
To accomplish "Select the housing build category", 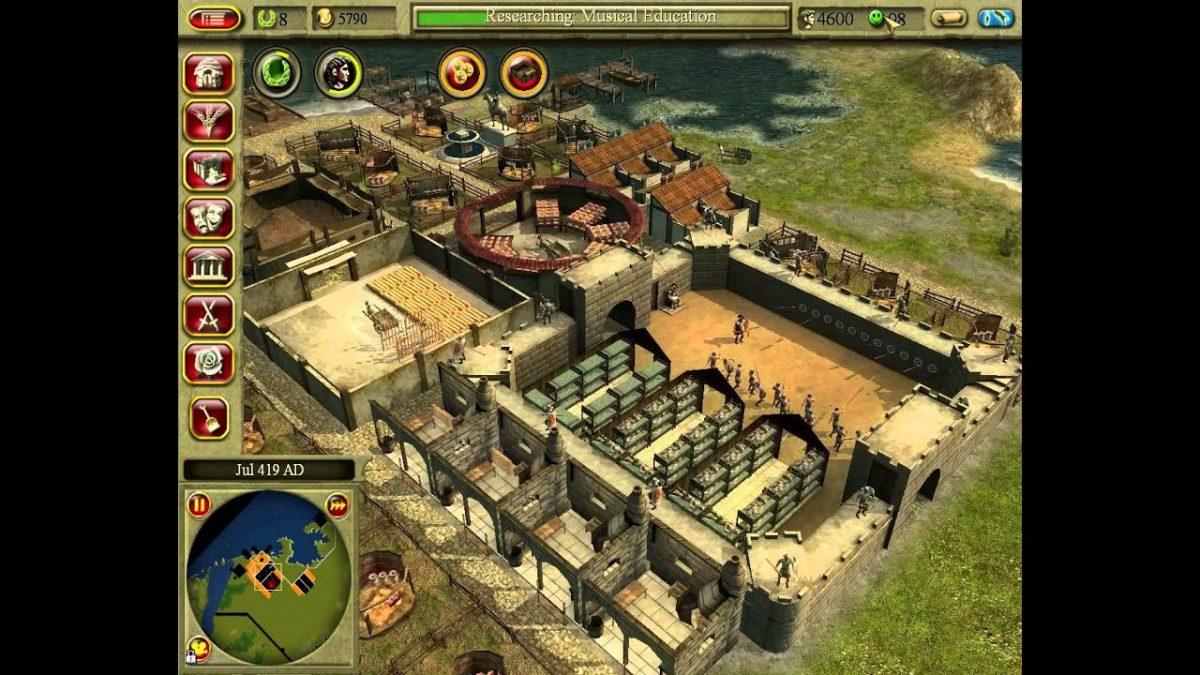I will (208, 74).
